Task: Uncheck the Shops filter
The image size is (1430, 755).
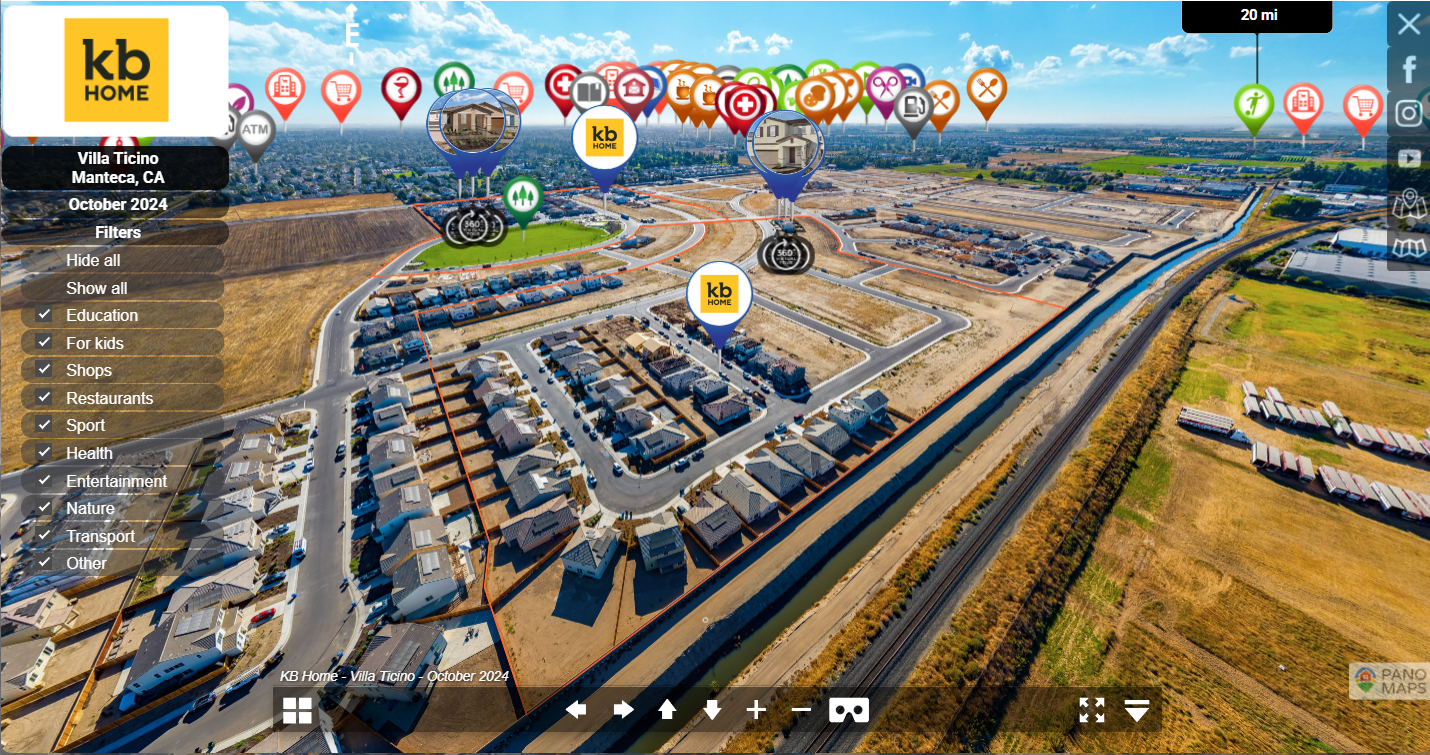Action: pos(45,370)
